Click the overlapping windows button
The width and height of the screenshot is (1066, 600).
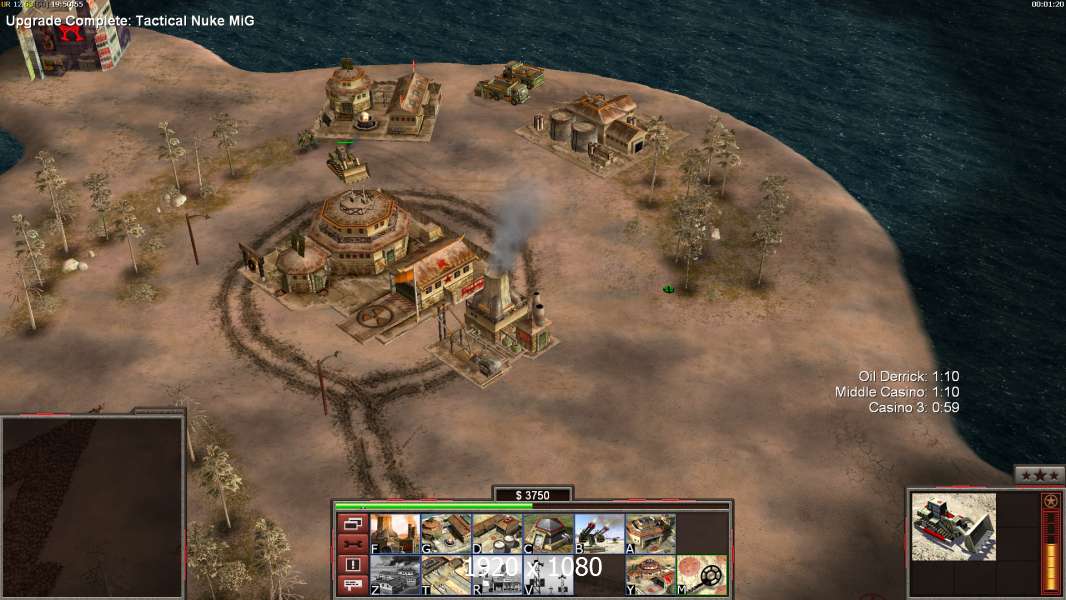352,523
